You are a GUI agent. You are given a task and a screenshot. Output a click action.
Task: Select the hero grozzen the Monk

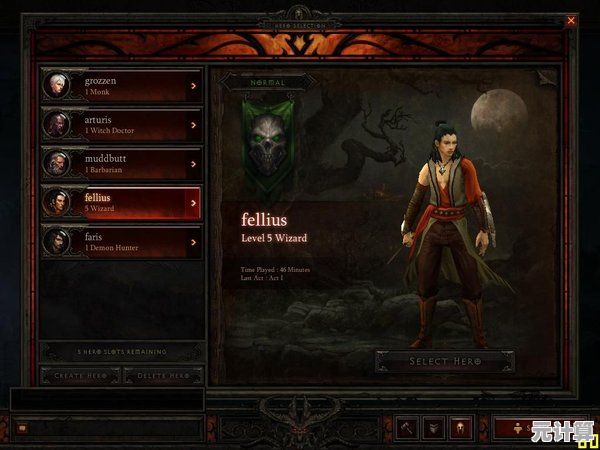120,85
